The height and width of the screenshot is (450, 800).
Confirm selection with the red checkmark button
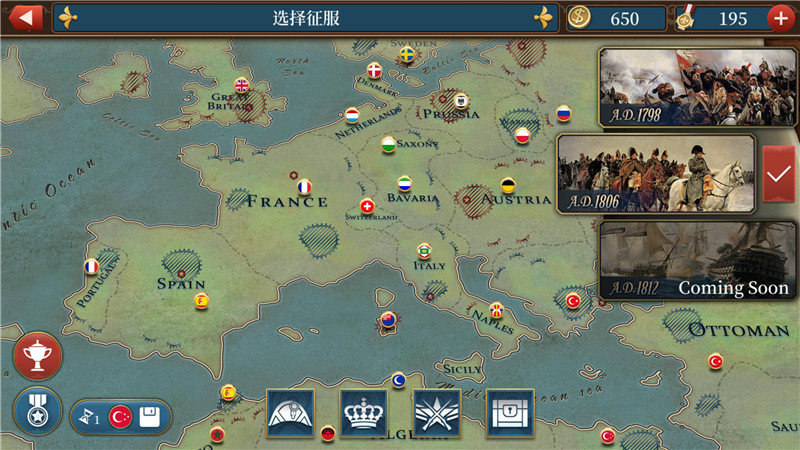tap(778, 174)
